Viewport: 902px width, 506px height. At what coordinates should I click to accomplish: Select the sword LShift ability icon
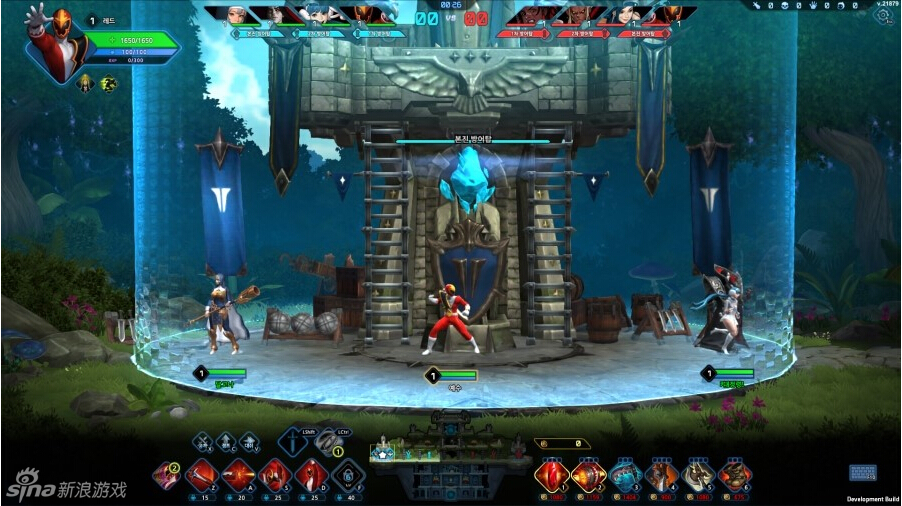point(292,441)
